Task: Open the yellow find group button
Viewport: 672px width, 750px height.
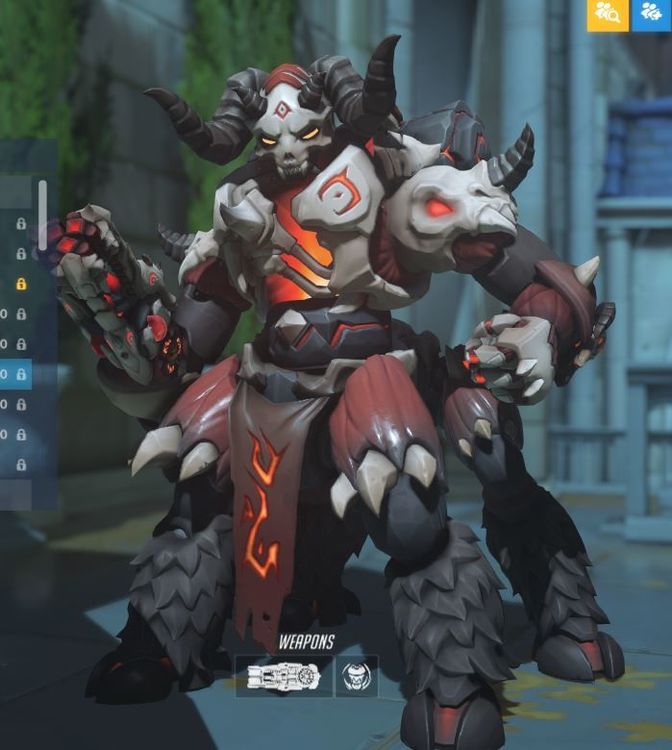Action: pos(607,14)
